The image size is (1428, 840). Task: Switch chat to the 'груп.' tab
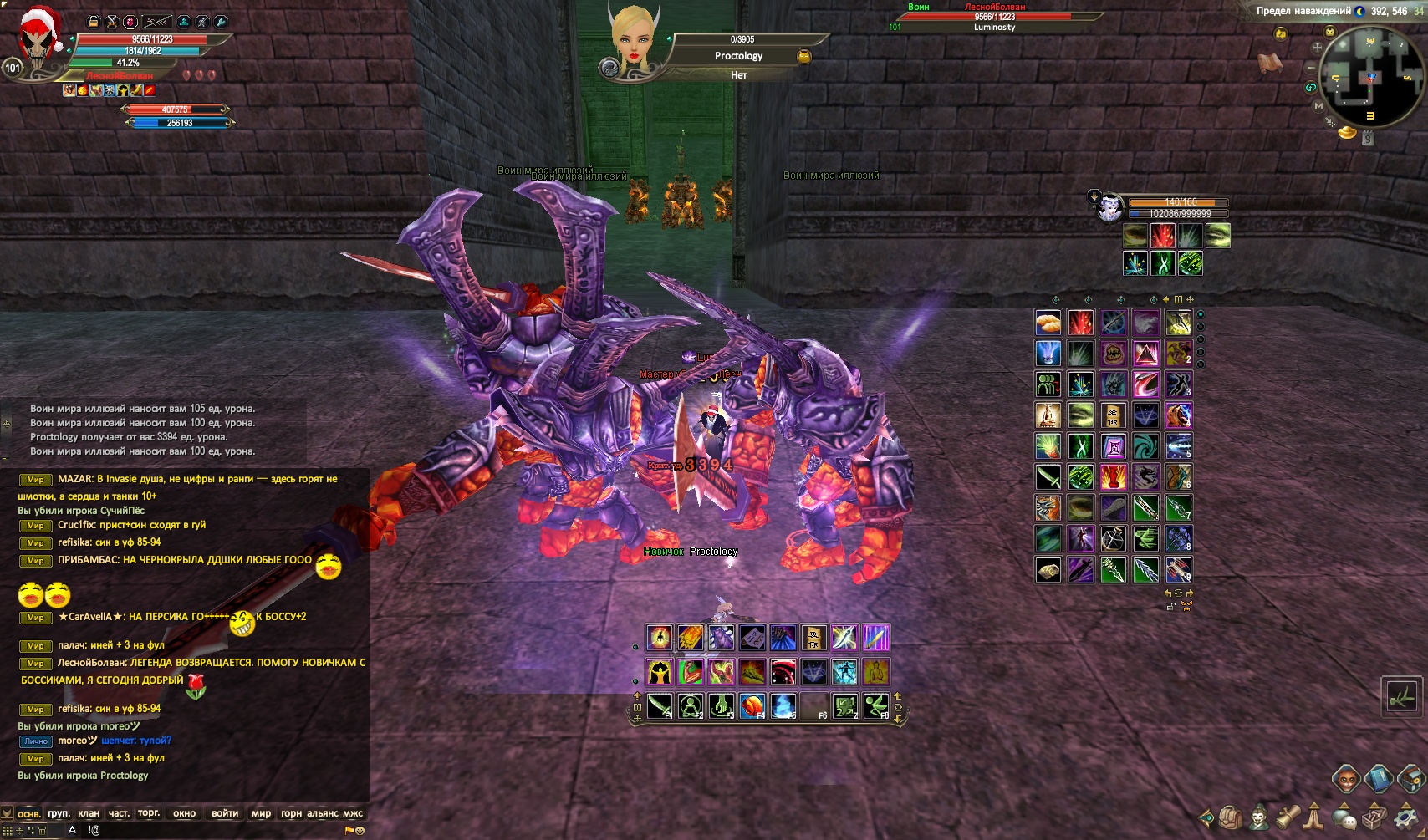click(x=59, y=813)
